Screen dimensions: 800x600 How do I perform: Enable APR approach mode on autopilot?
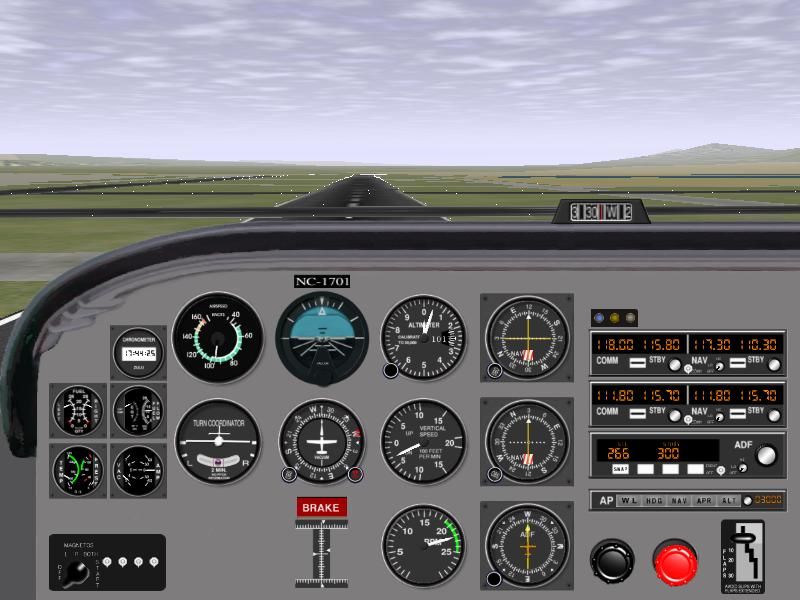[x=705, y=500]
